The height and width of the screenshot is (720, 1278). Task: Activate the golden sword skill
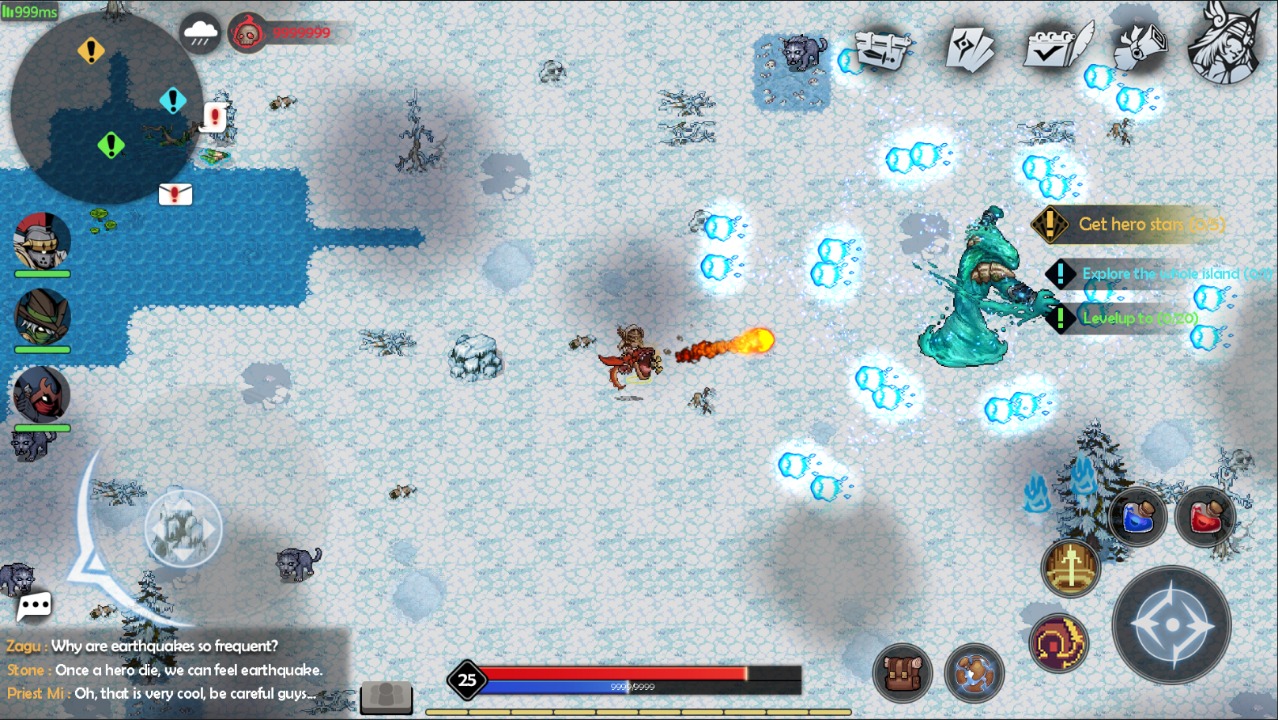pyautogui.click(x=1071, y=568)
